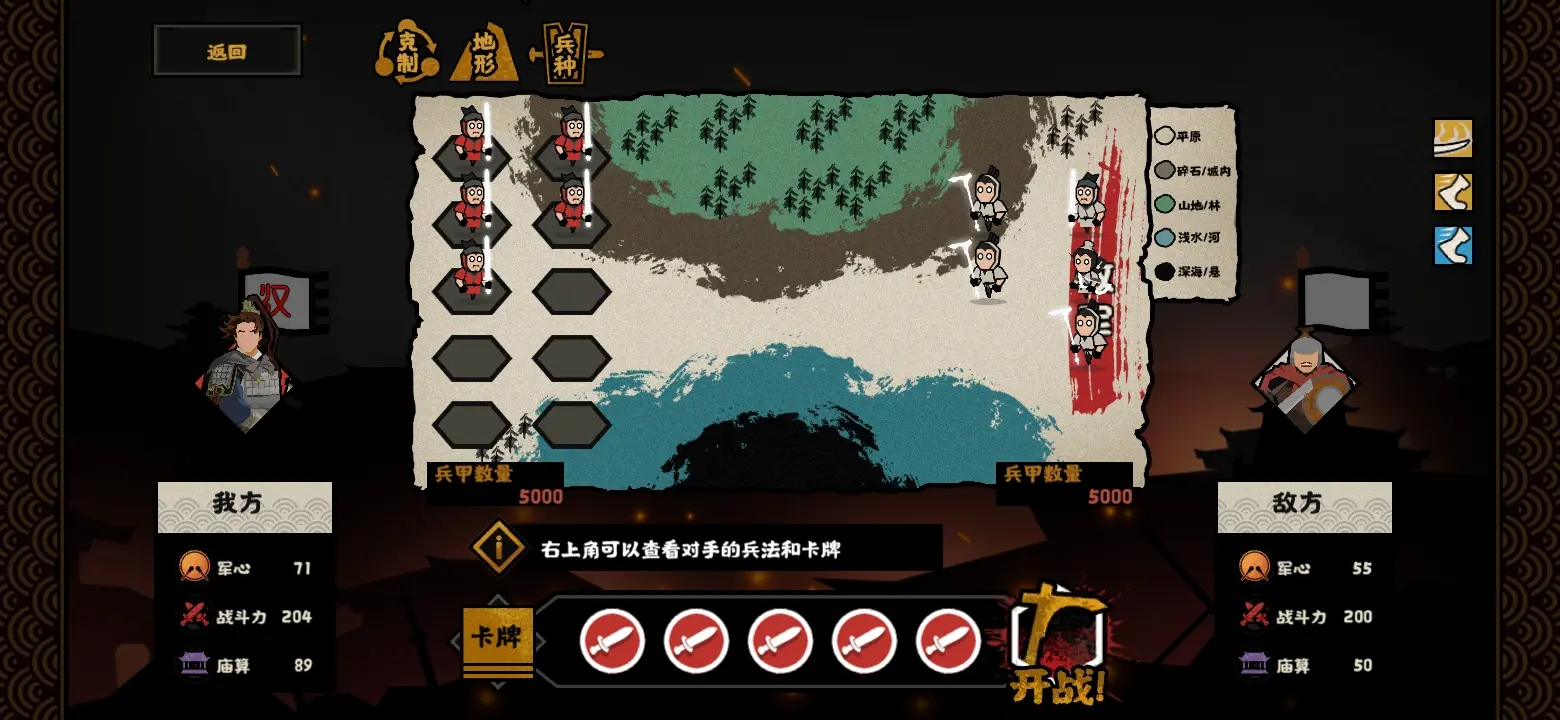Click the yellow footstep speed icon
This screenshot has height=720, width=1560.
coord(1452,193)
